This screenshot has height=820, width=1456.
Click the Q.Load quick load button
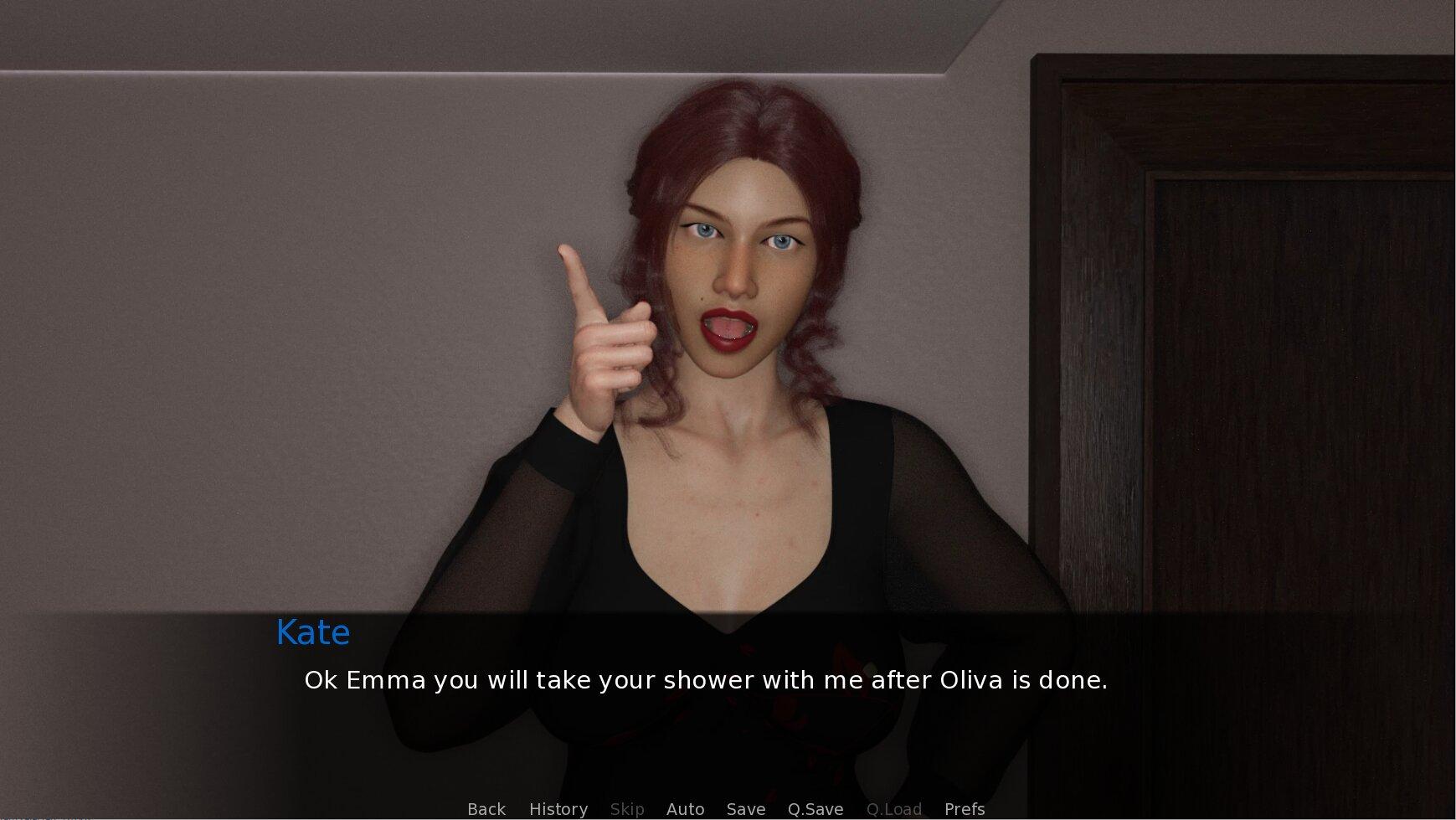[x=894, y=809]
